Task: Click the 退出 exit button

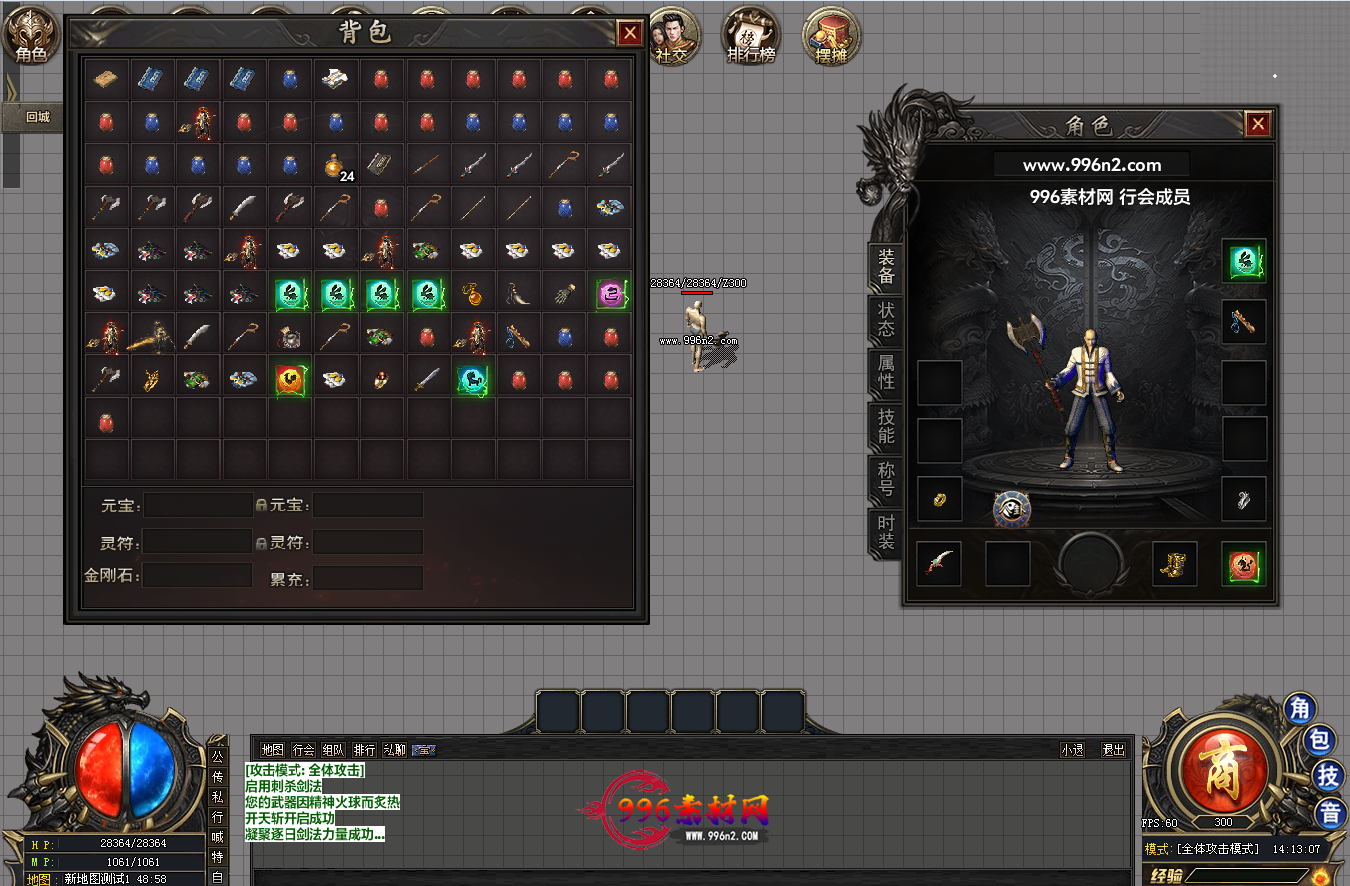Action: 1113,749
